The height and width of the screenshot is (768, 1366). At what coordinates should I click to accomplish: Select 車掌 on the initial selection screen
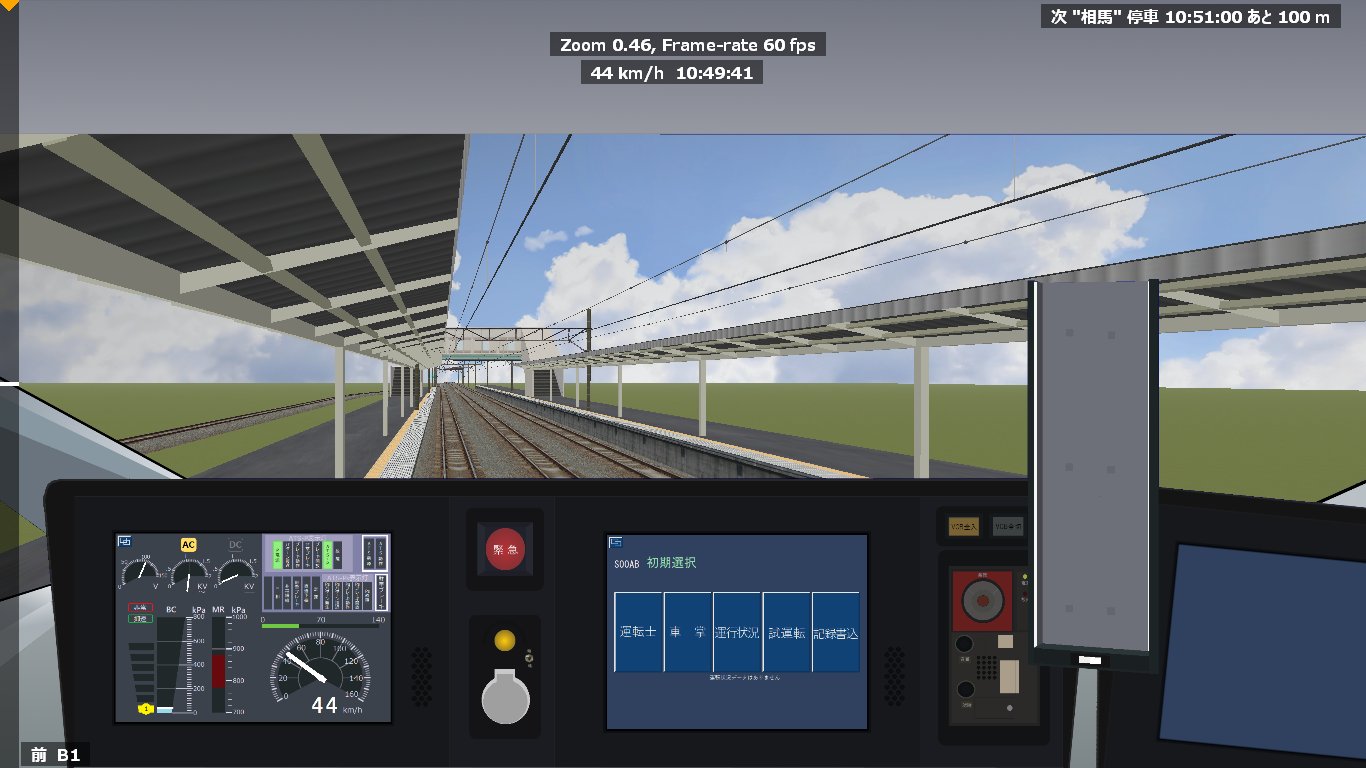coord(687,631)
